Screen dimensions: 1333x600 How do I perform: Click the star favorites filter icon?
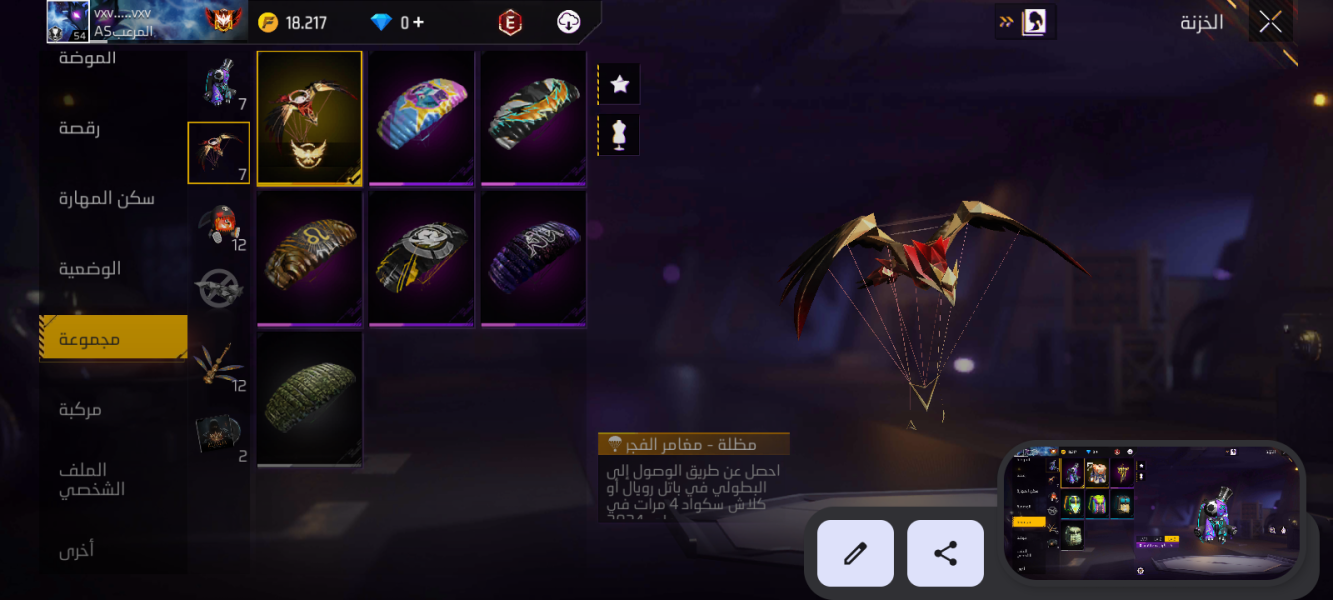619,84
